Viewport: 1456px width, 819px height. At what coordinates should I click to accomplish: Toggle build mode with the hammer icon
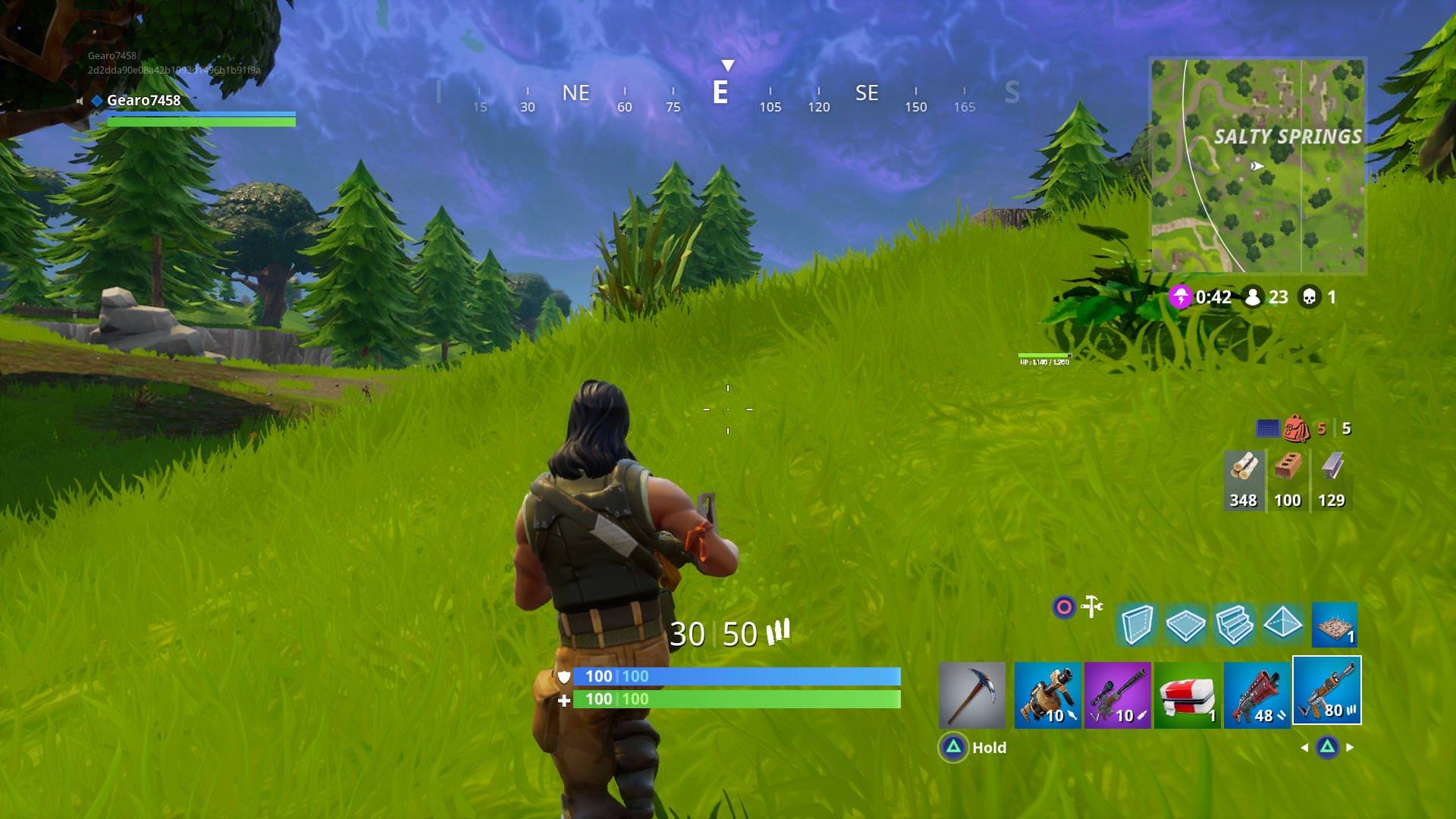[1090, 607]
